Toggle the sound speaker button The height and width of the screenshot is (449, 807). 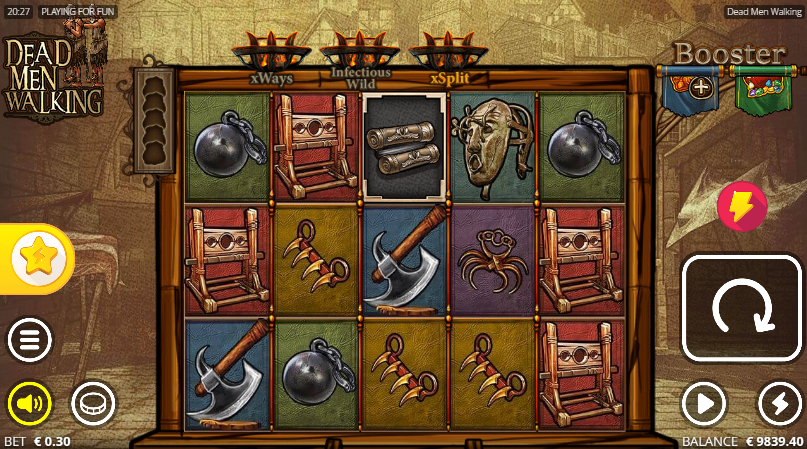point(30,404)
